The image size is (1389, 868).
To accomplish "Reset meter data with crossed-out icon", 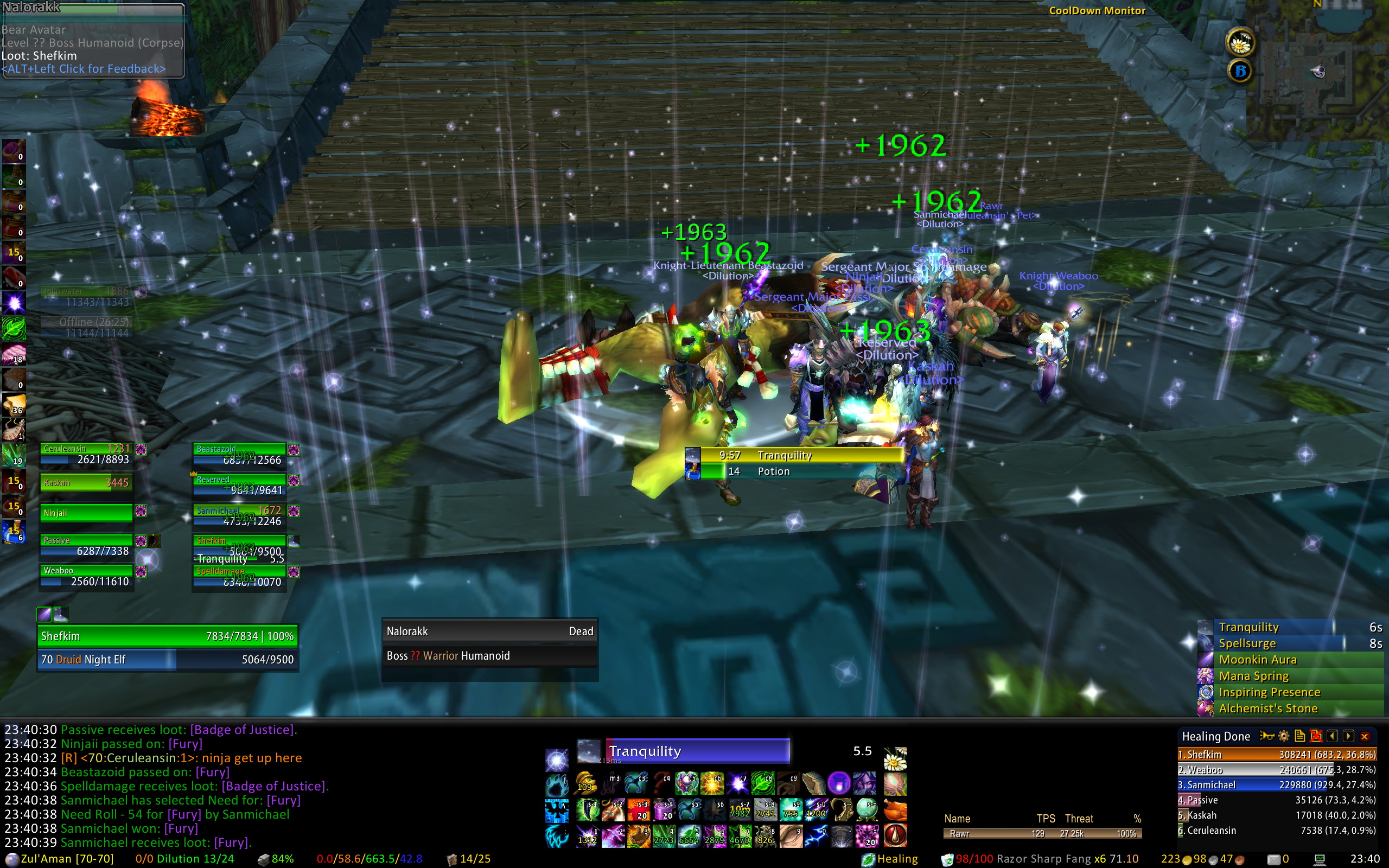I will (x=1316, y=736).
